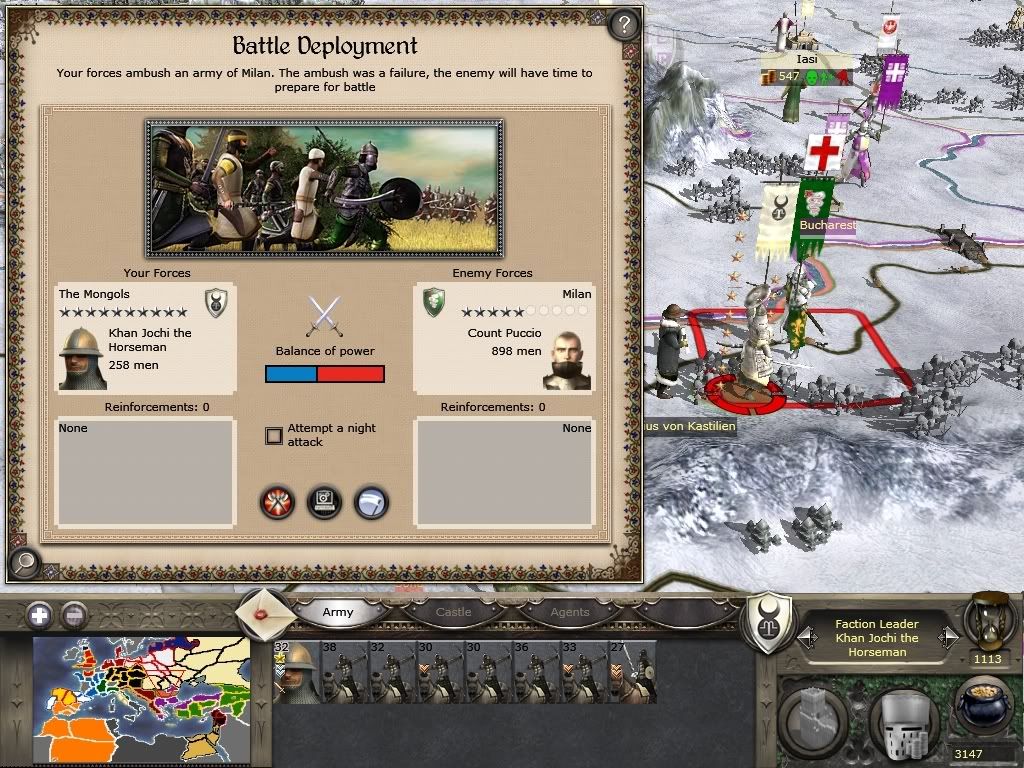Click the magnifying glass on the scroll corner
Screen dimensions: 1024x768
click(x=23, y=562)
